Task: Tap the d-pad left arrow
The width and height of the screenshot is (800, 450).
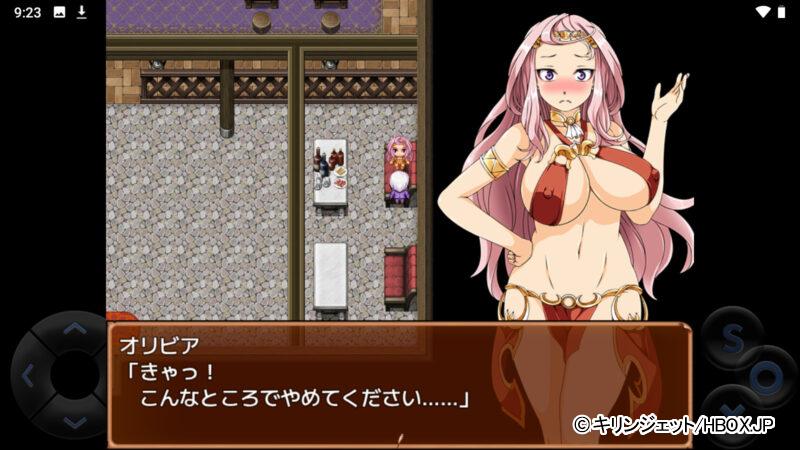Action: tap(28, 376)
